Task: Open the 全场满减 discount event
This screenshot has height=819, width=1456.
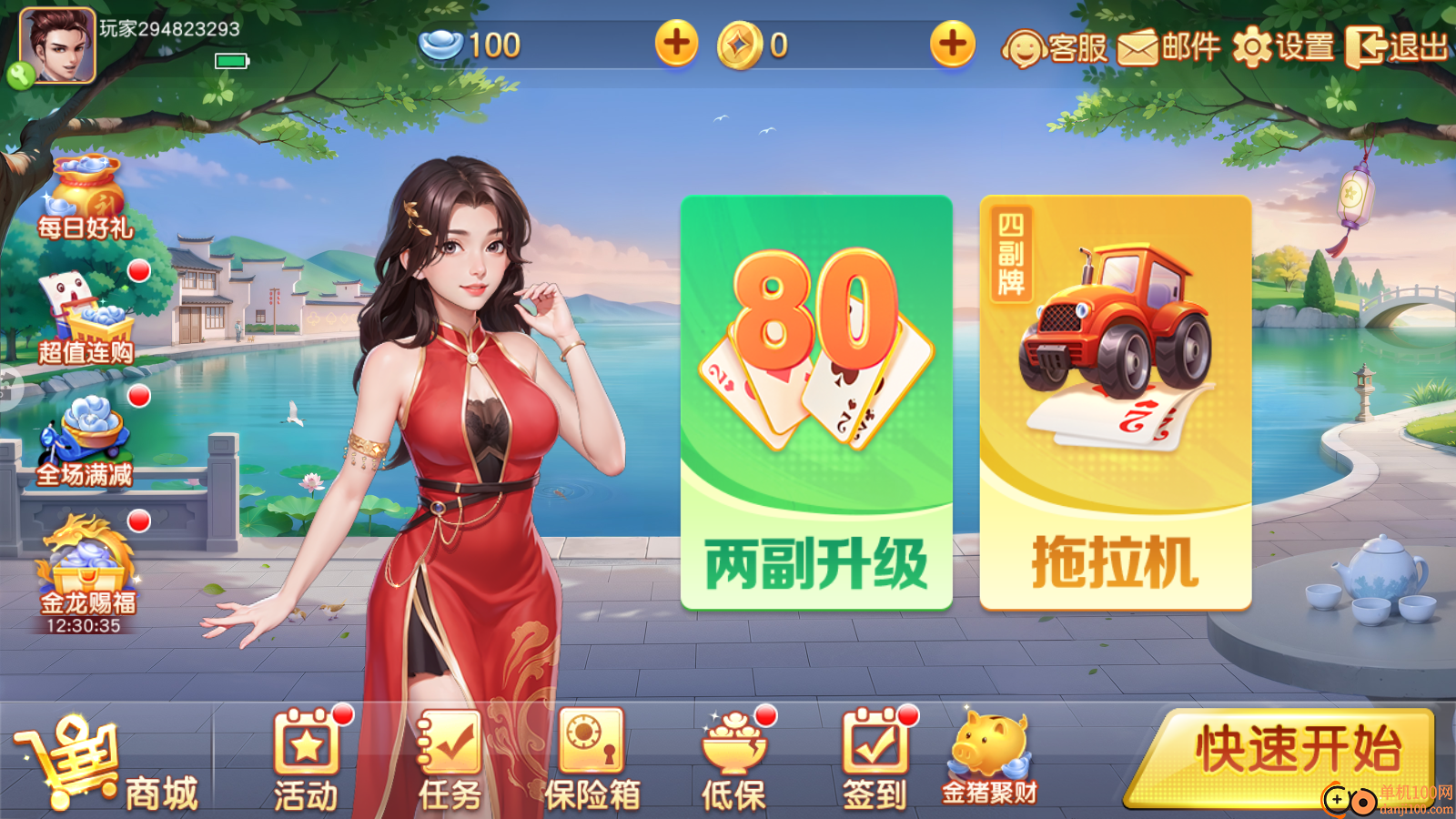Action: pos(86,441)
